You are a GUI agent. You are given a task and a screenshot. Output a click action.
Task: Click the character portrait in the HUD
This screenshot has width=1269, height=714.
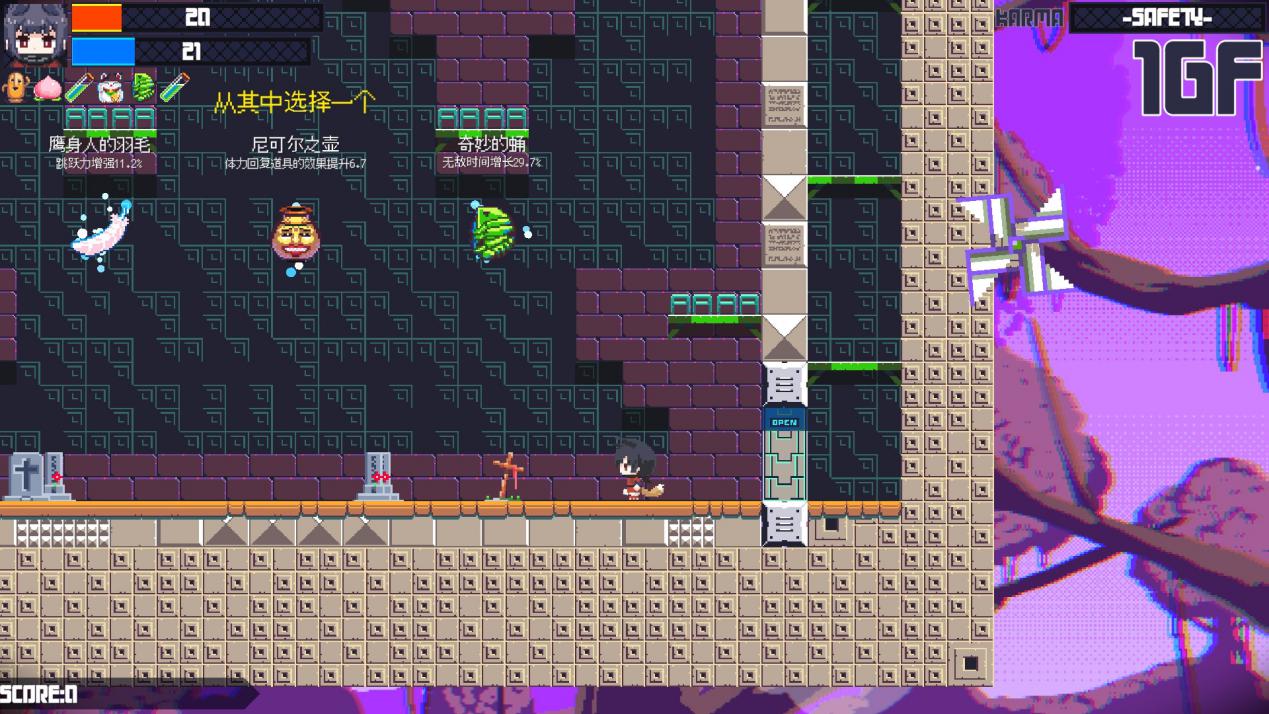click(x=36, y=35)
